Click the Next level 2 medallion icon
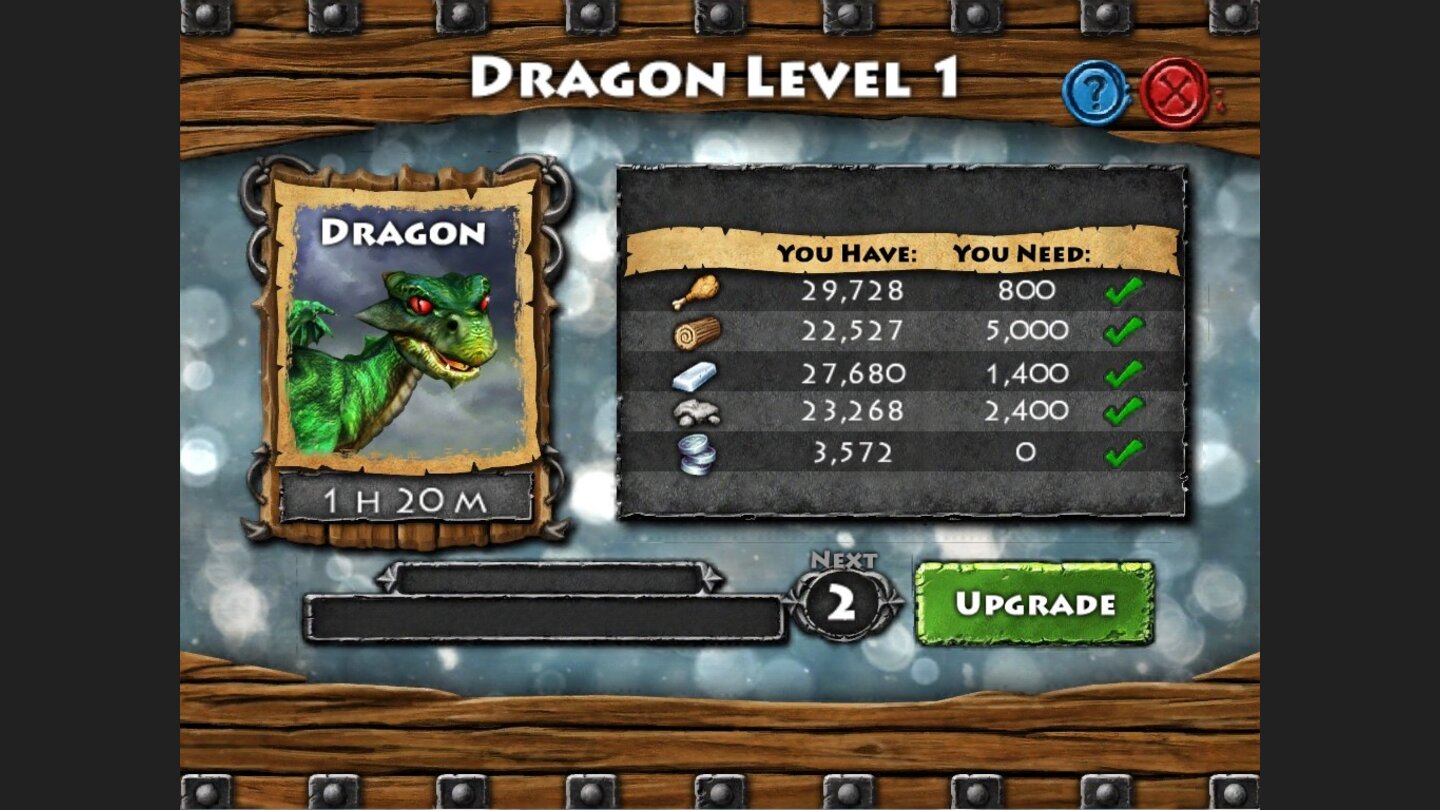Image resolution: width=1440 pixels, height=810 pixels. [x=845, y=600]
